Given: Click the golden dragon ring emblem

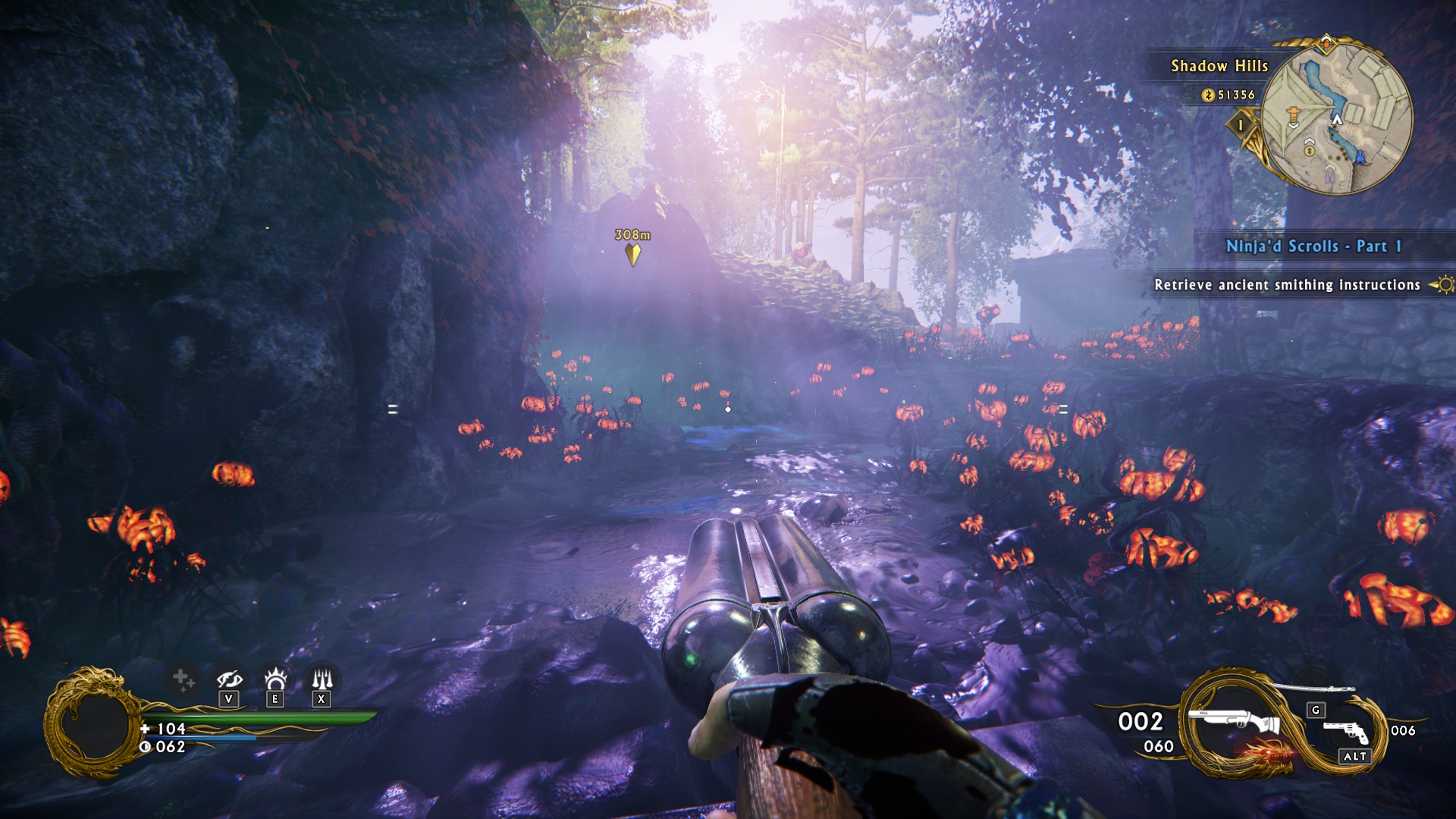Looking at the screenshot, I should coord(91,723).
